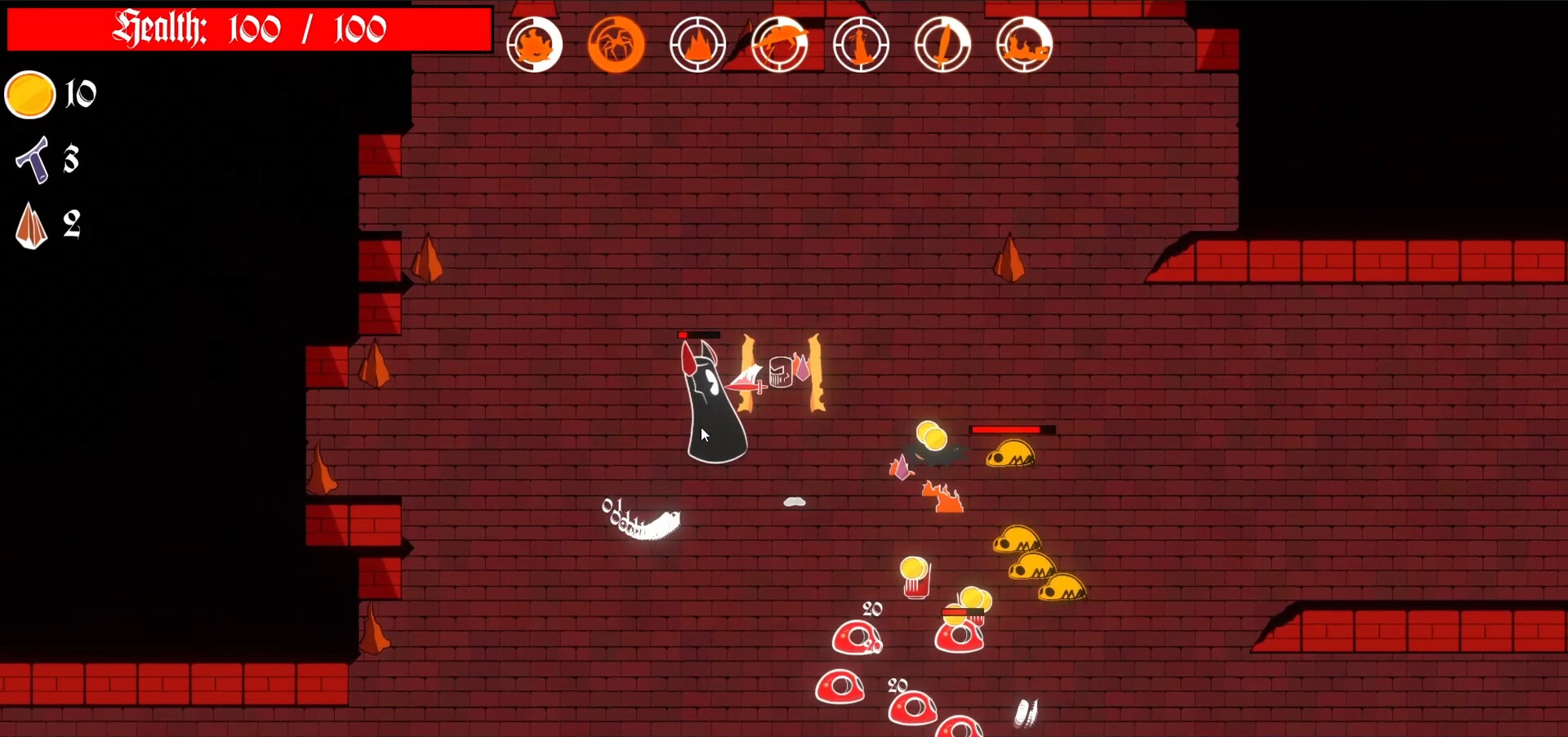Click the gold coin currency icon
The image size is (1568, 737).
pyautogui.click(x=30, y=94)
